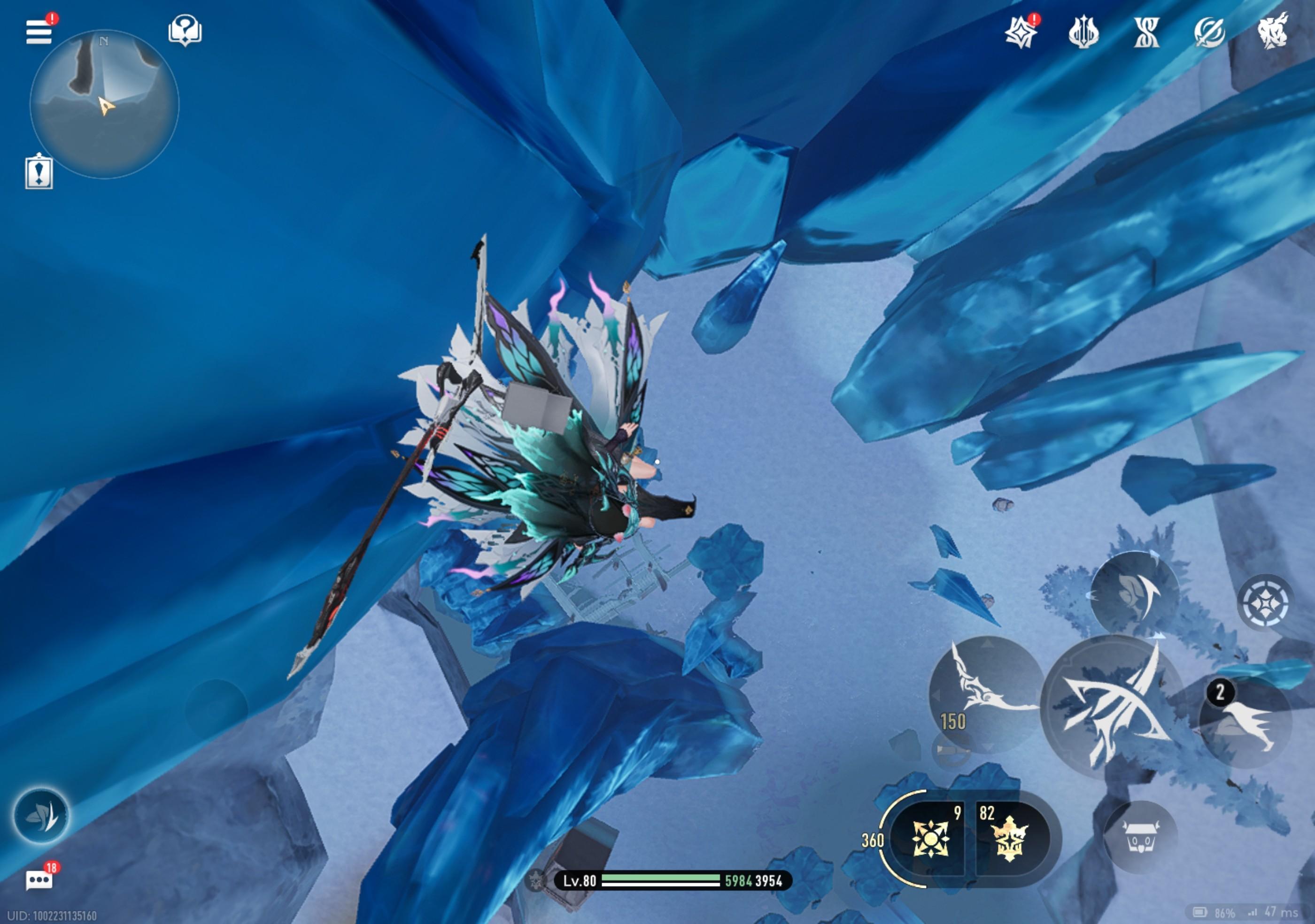1315x924 pixels.
Task: Tap the creature-face chest button
Action: [x=1140, y=838]
